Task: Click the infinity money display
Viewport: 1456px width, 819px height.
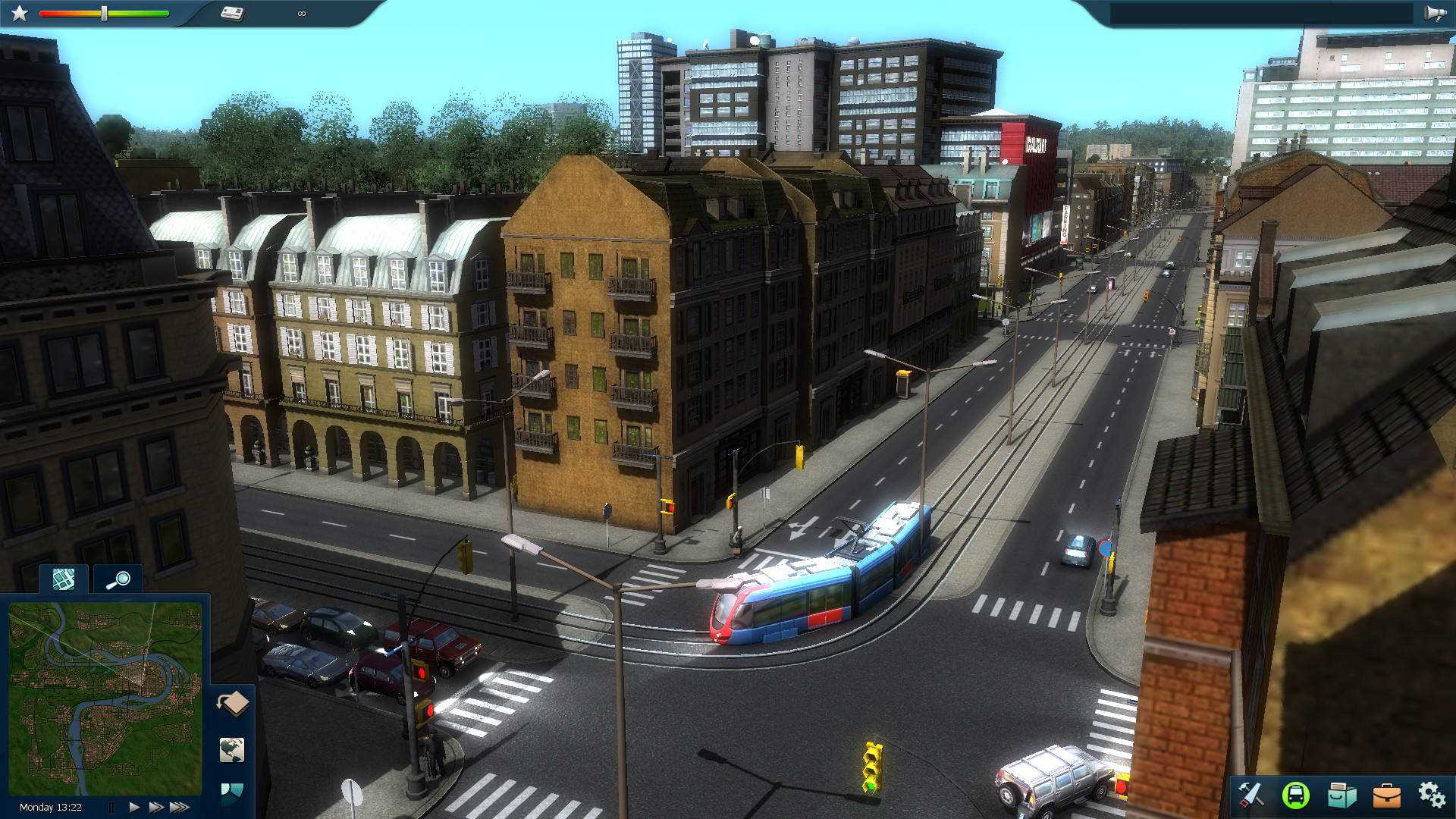Action: tap(301, 13)
